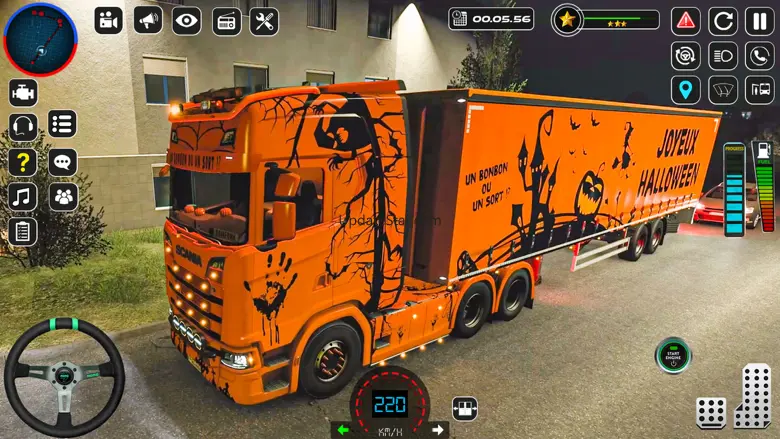Switch view with the video camera icon
The height and width of the screenshot is (439, 780).
(109, 20)
